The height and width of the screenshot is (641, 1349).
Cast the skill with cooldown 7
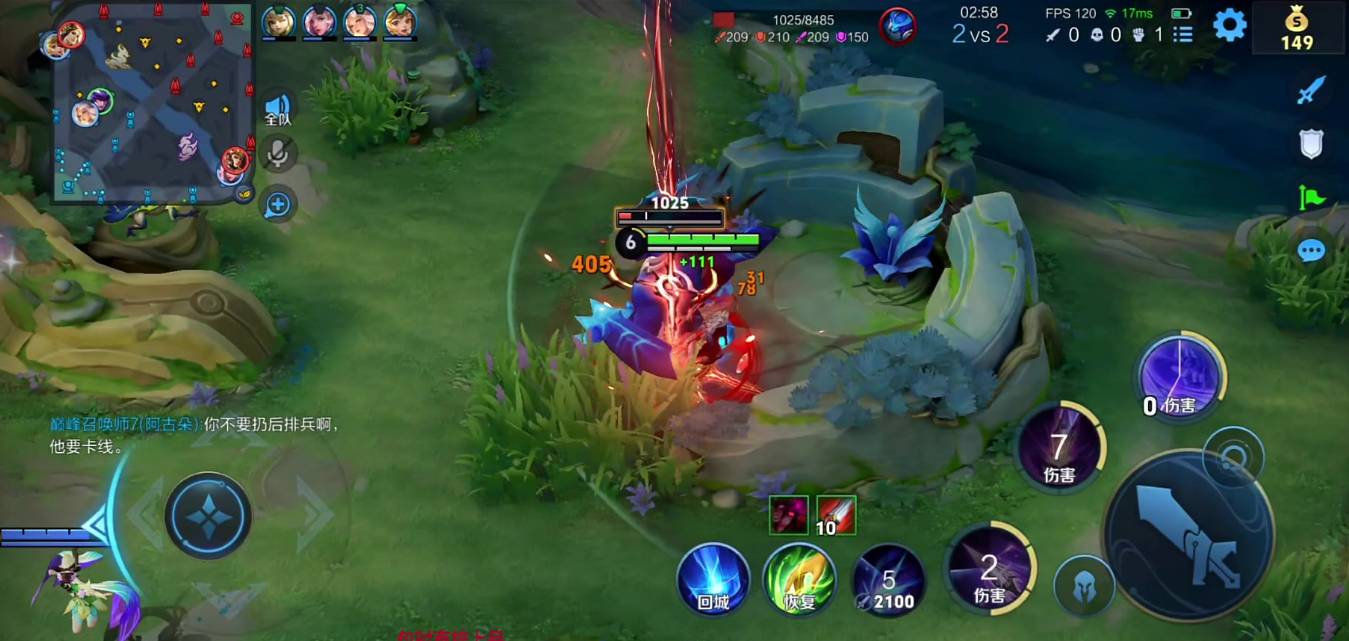coord(1059,449)
